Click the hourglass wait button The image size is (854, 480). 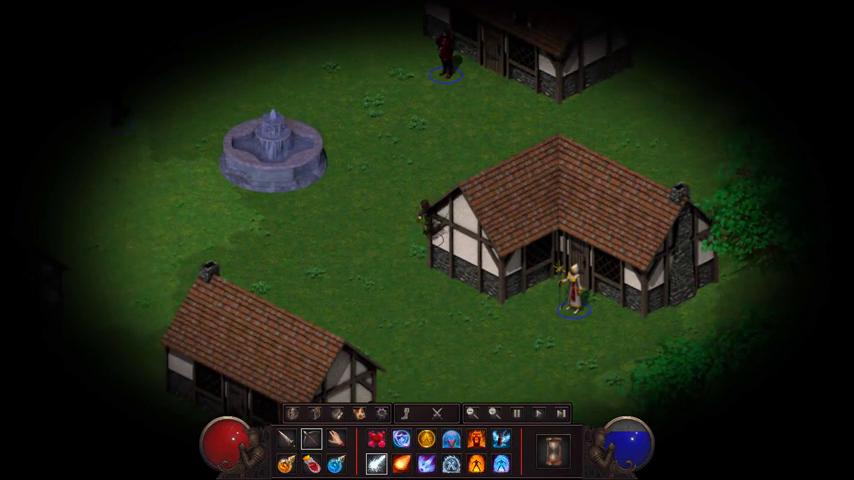553,451
